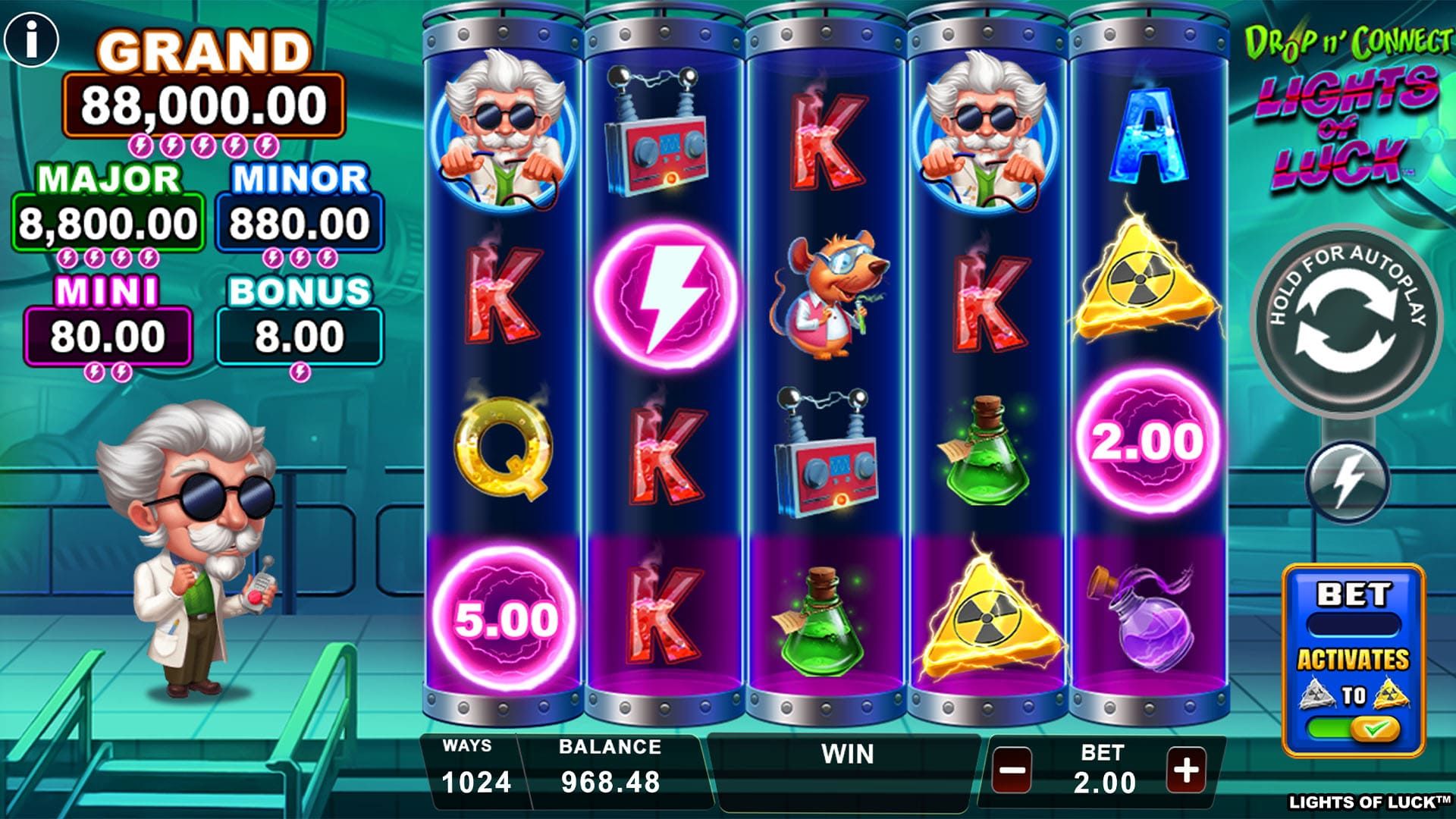Toggle the lightning bolt turbo mode
Viewport: 1456px width, 819px height.
pyautogui.click(x=1347, y=482)
